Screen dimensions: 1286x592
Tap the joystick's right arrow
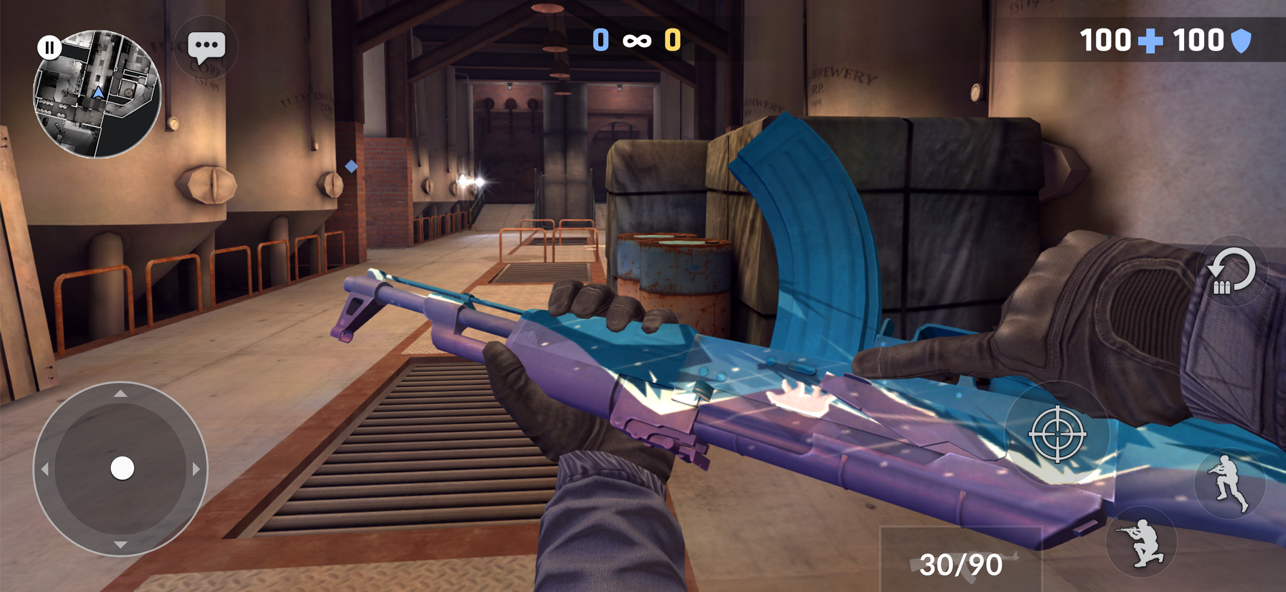tap(196, 468)
